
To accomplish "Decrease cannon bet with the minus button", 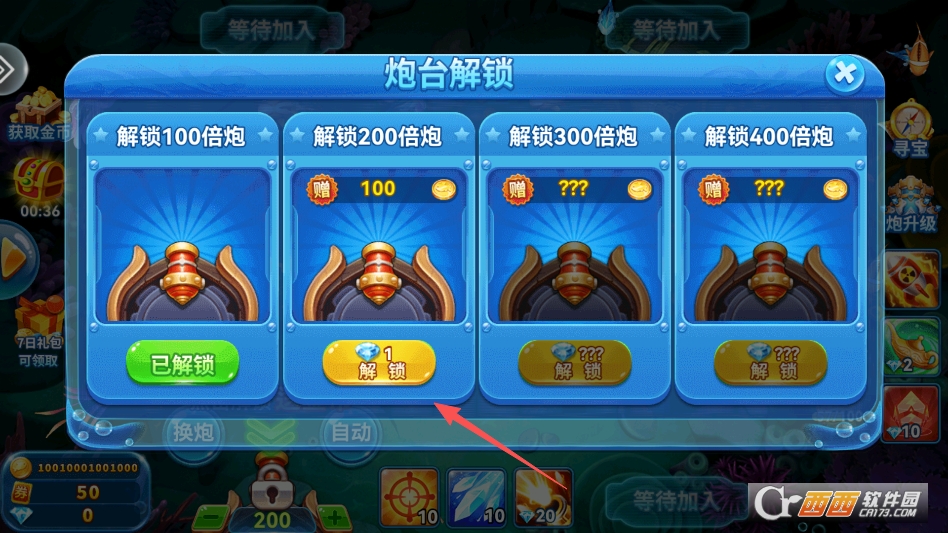I will pos(211,519).
